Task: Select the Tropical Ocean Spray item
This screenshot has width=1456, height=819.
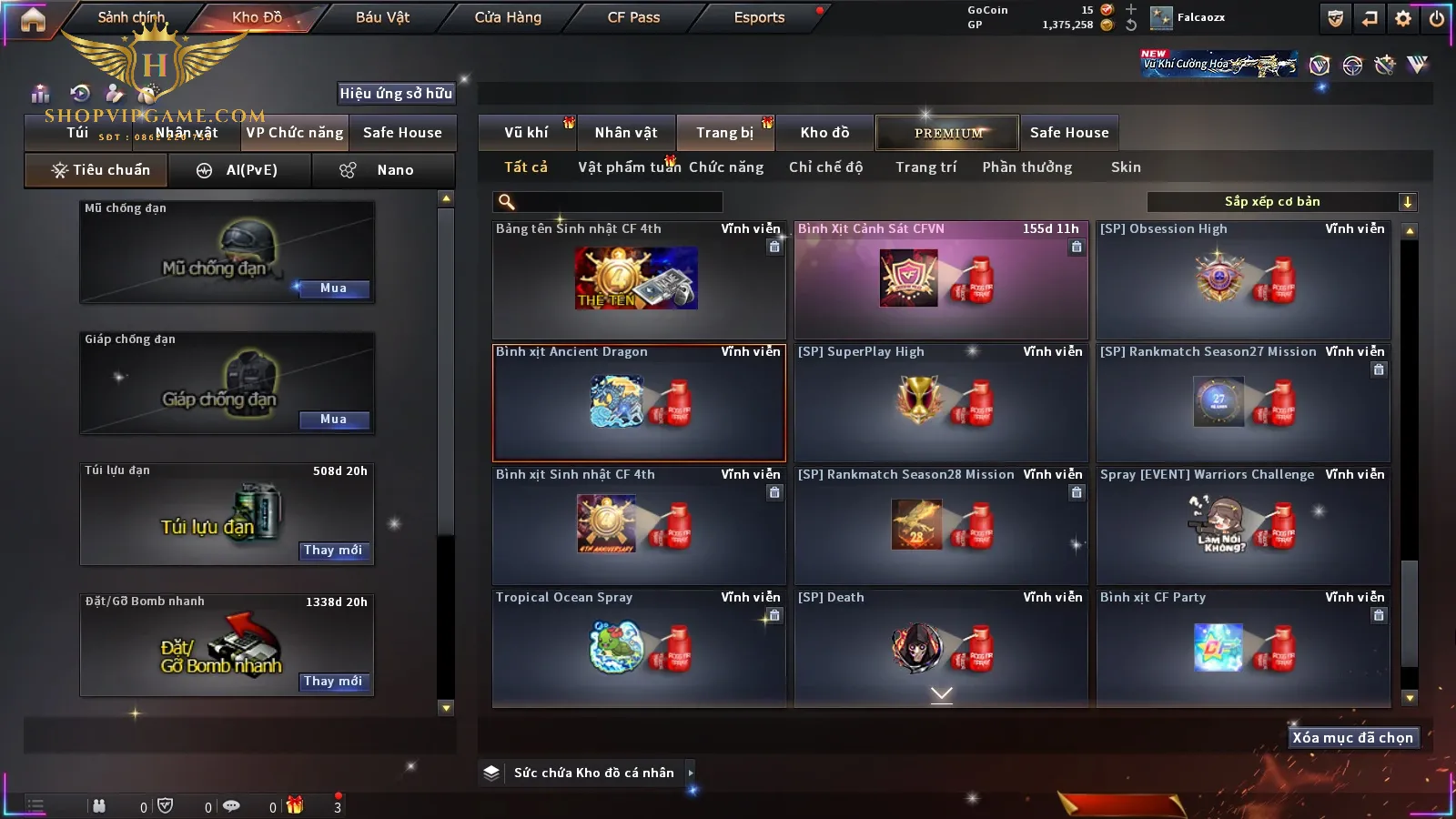Action: click(639, 648)
